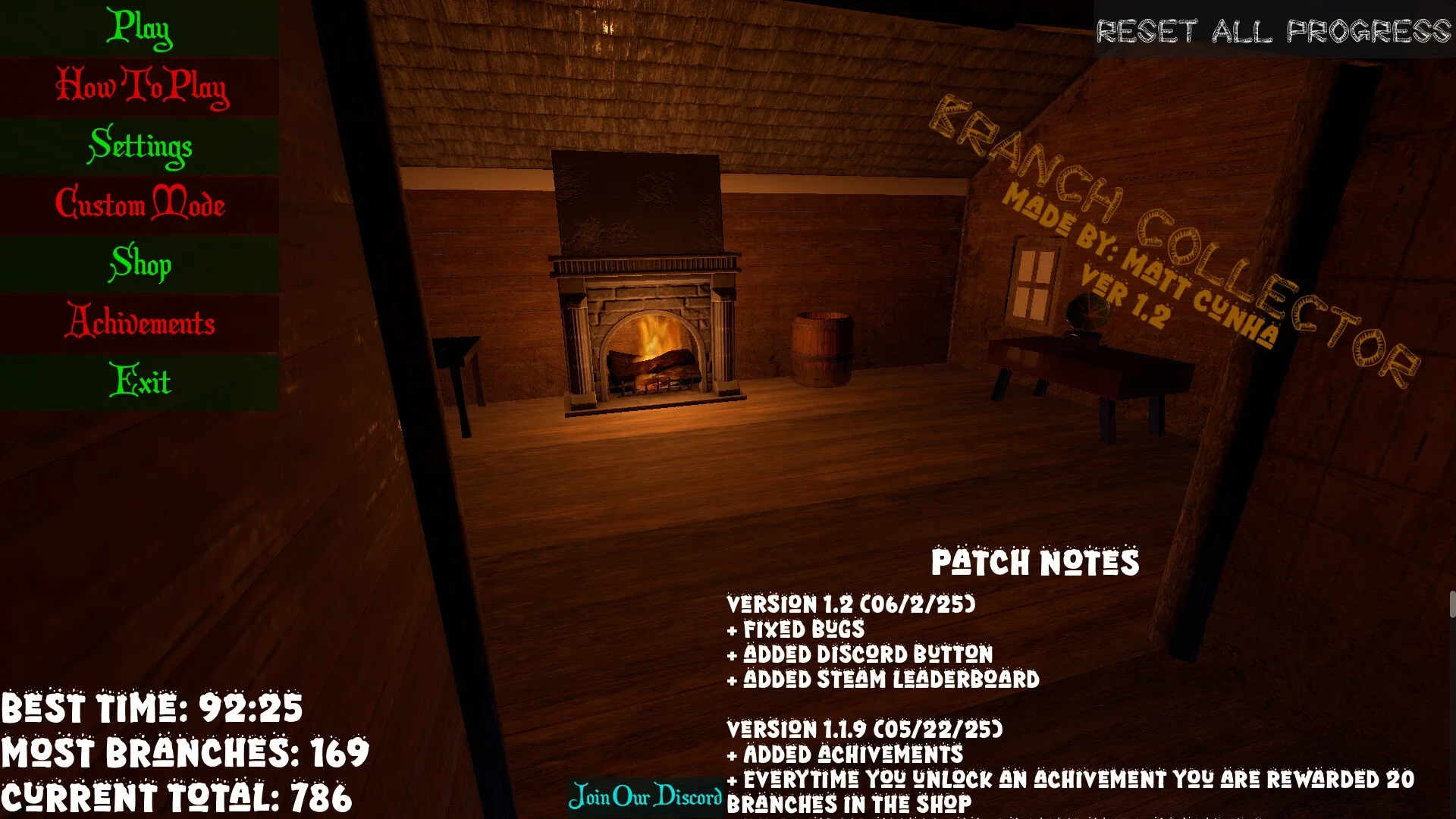Click the Added Discord Button patch line
Image resolution: width=1456 pixels, height=819 pixels.
pos(860,654)
